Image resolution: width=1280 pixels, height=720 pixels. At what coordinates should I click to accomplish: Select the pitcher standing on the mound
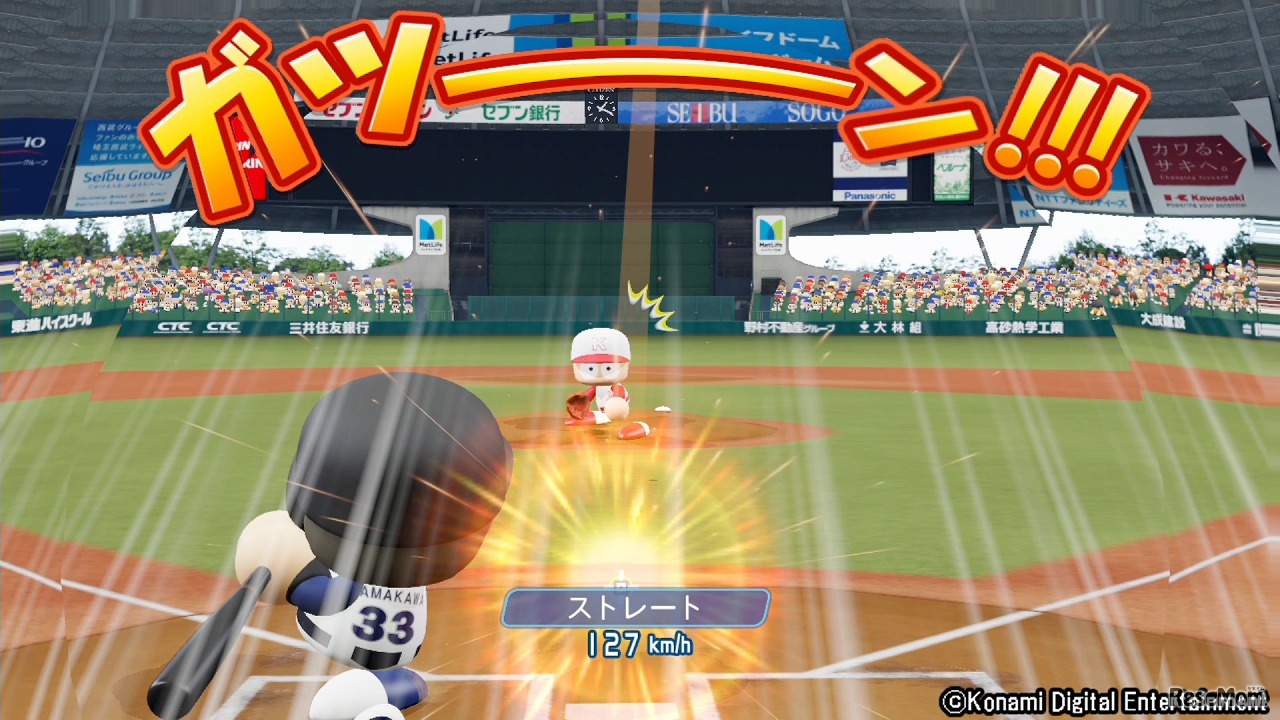pos(600,380)
